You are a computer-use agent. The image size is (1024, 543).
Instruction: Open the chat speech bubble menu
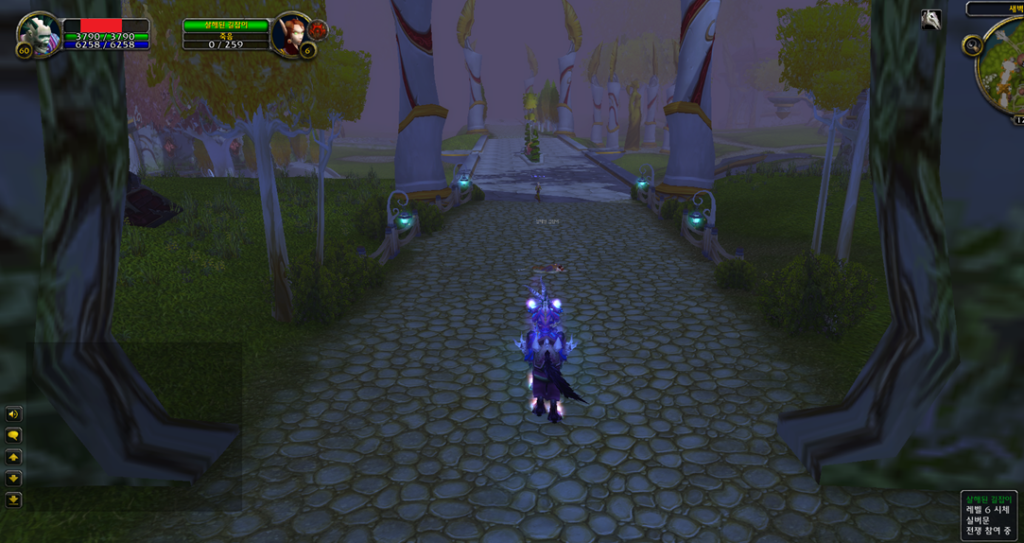(x=14, y=435)
